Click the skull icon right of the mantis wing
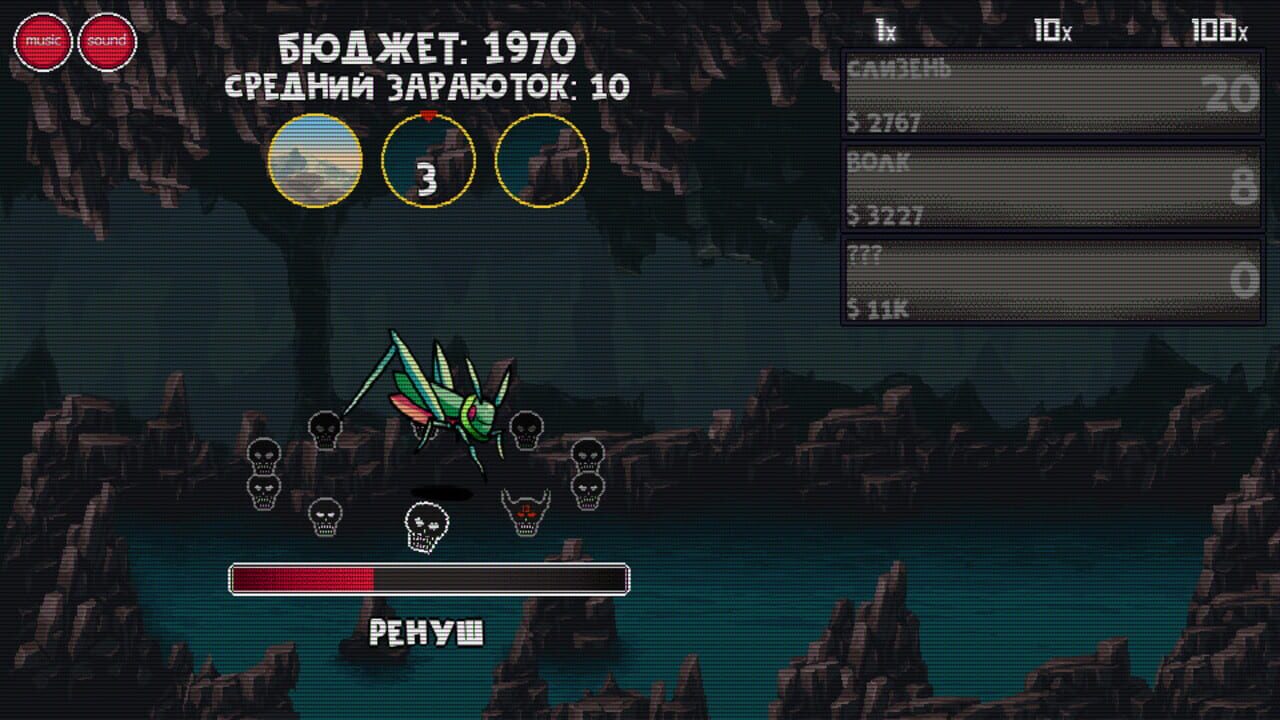This screenshot has height=720, width=1280. 524,431
